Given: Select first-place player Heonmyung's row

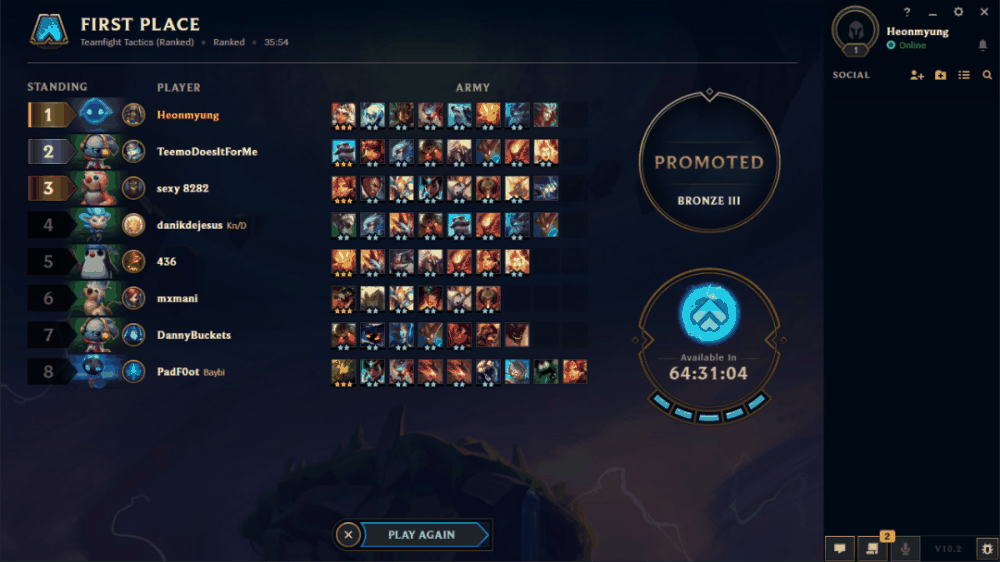Looking at the screenshot, I should (188, 115).
